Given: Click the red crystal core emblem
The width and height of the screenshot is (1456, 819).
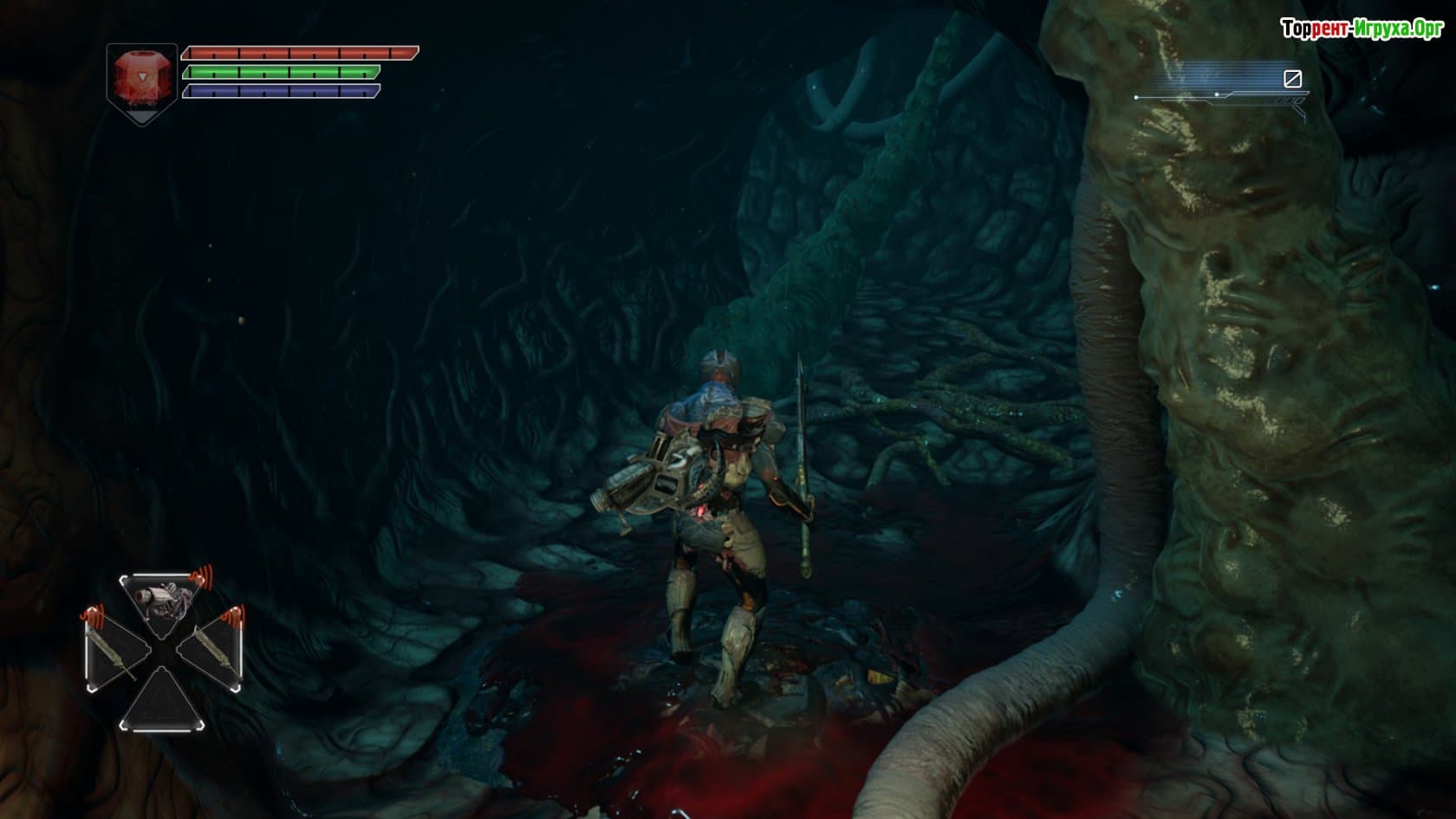Looking at the screenshot, I should coord(141,81).
